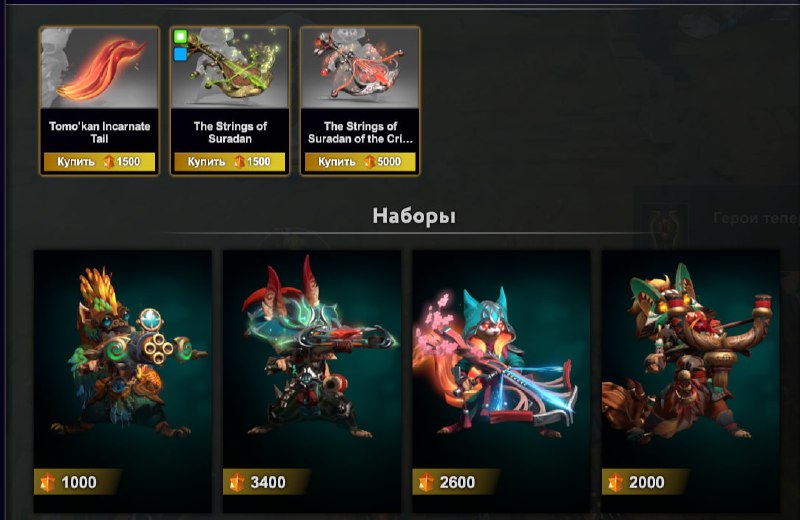Click the green style swatch on Strings of Suradan

pos(181,37)
